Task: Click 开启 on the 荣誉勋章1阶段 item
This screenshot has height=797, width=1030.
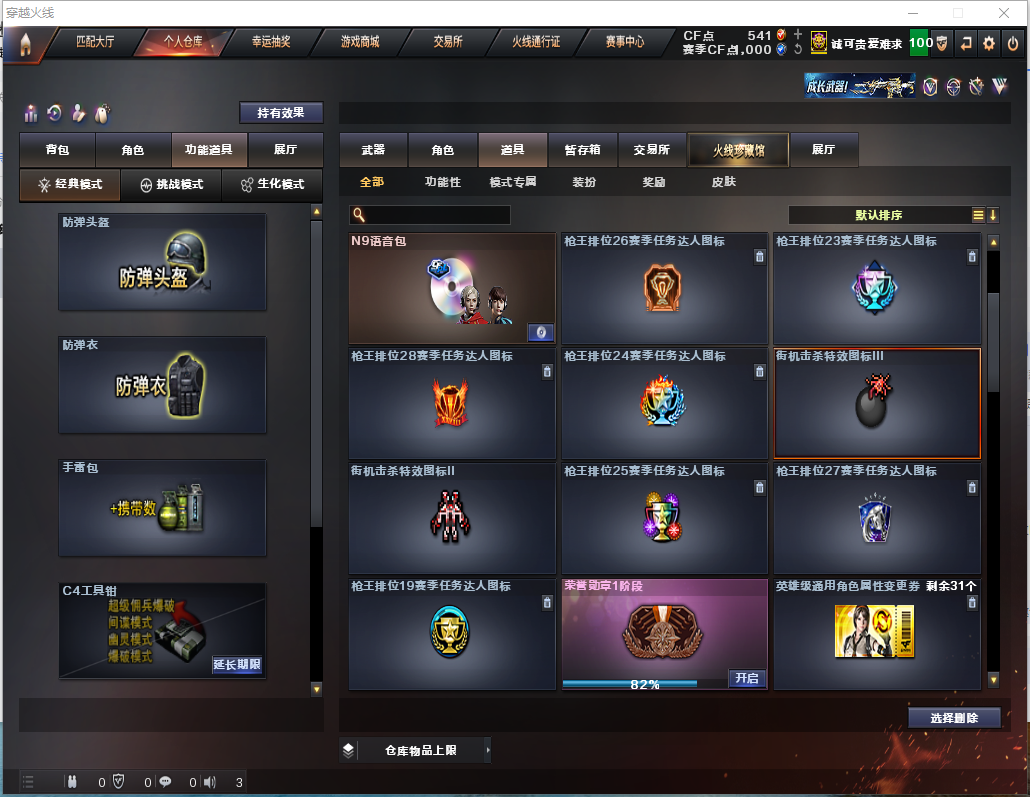Action: (x=747, y=678)
